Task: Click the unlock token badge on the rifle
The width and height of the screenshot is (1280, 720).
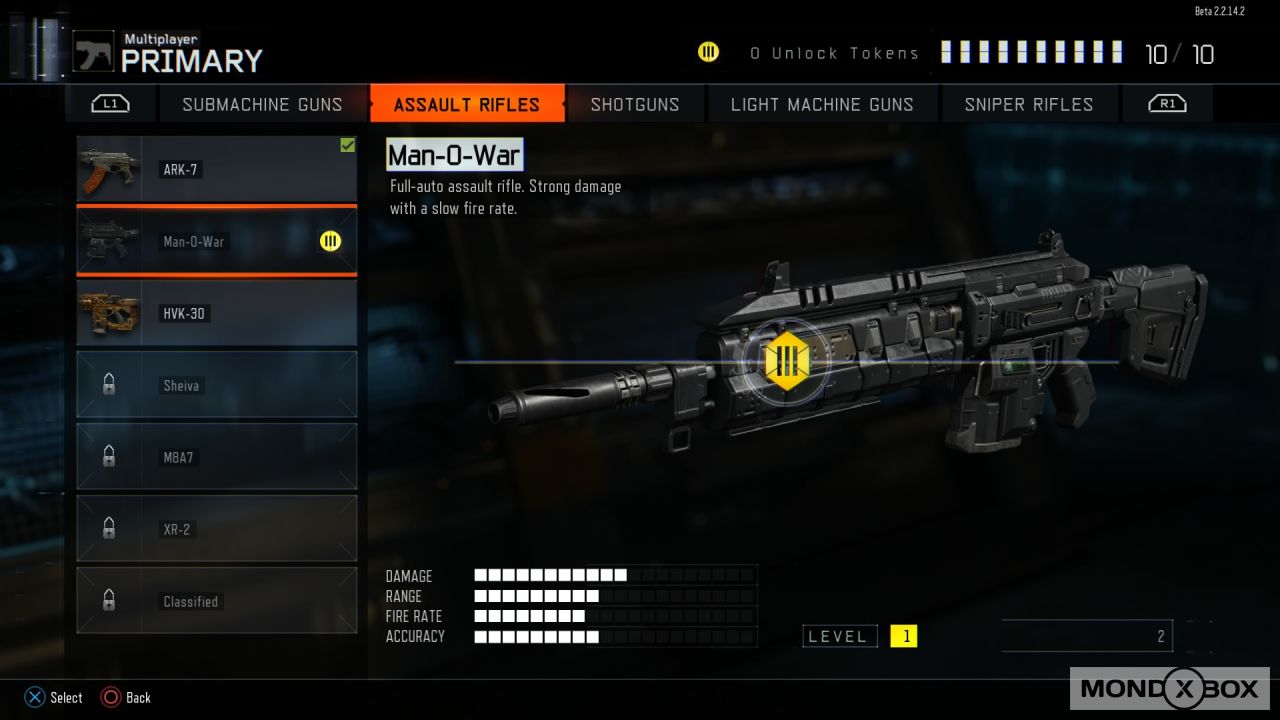Action: point(785,360)
